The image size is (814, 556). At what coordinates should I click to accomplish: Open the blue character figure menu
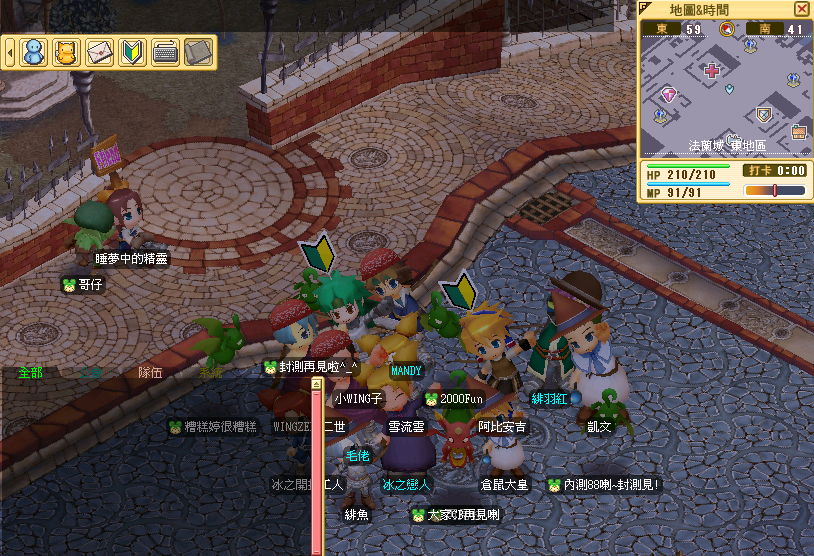[34, 52]
